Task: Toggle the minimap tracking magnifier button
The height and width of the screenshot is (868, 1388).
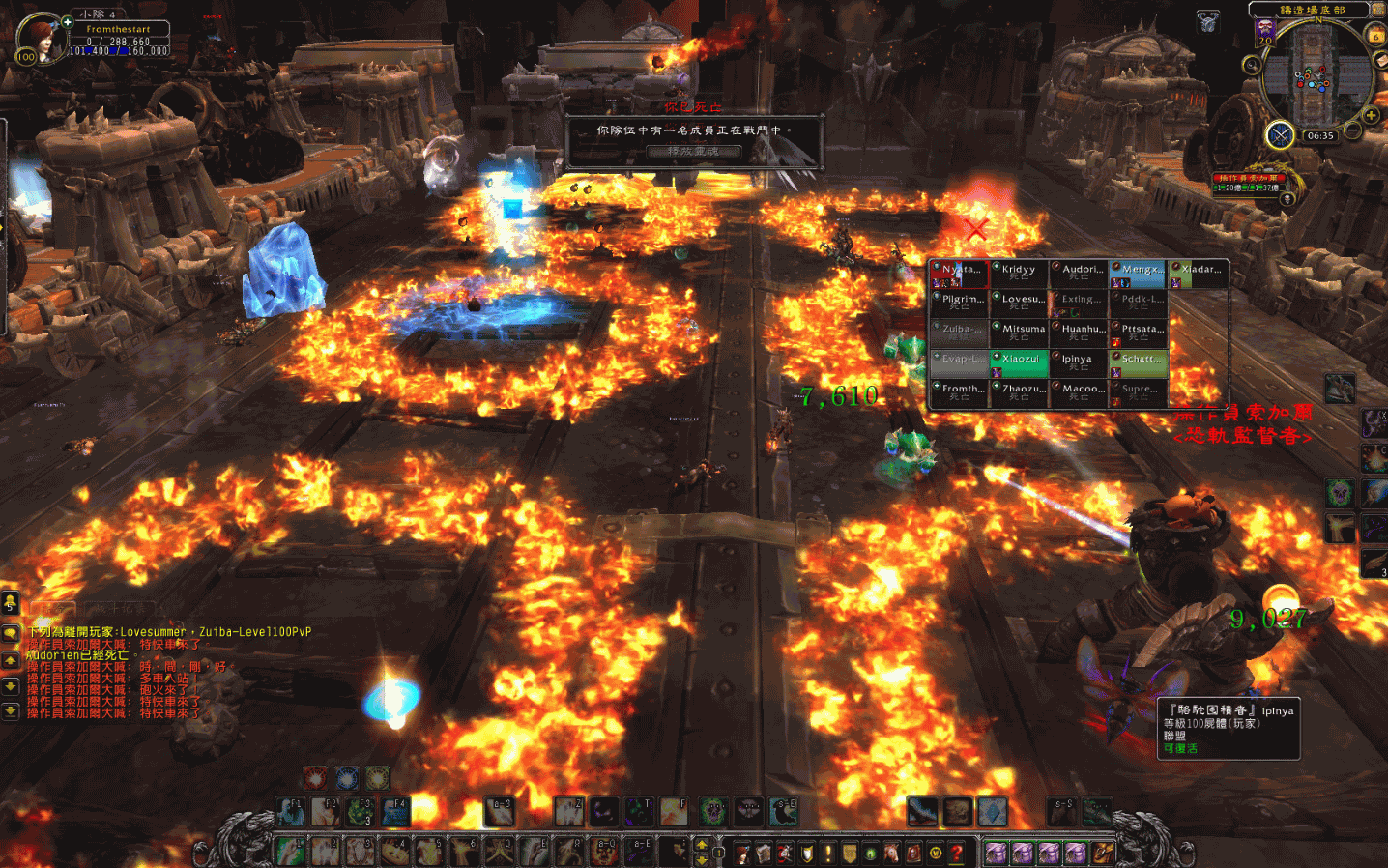Action: tap(1252, 65)
